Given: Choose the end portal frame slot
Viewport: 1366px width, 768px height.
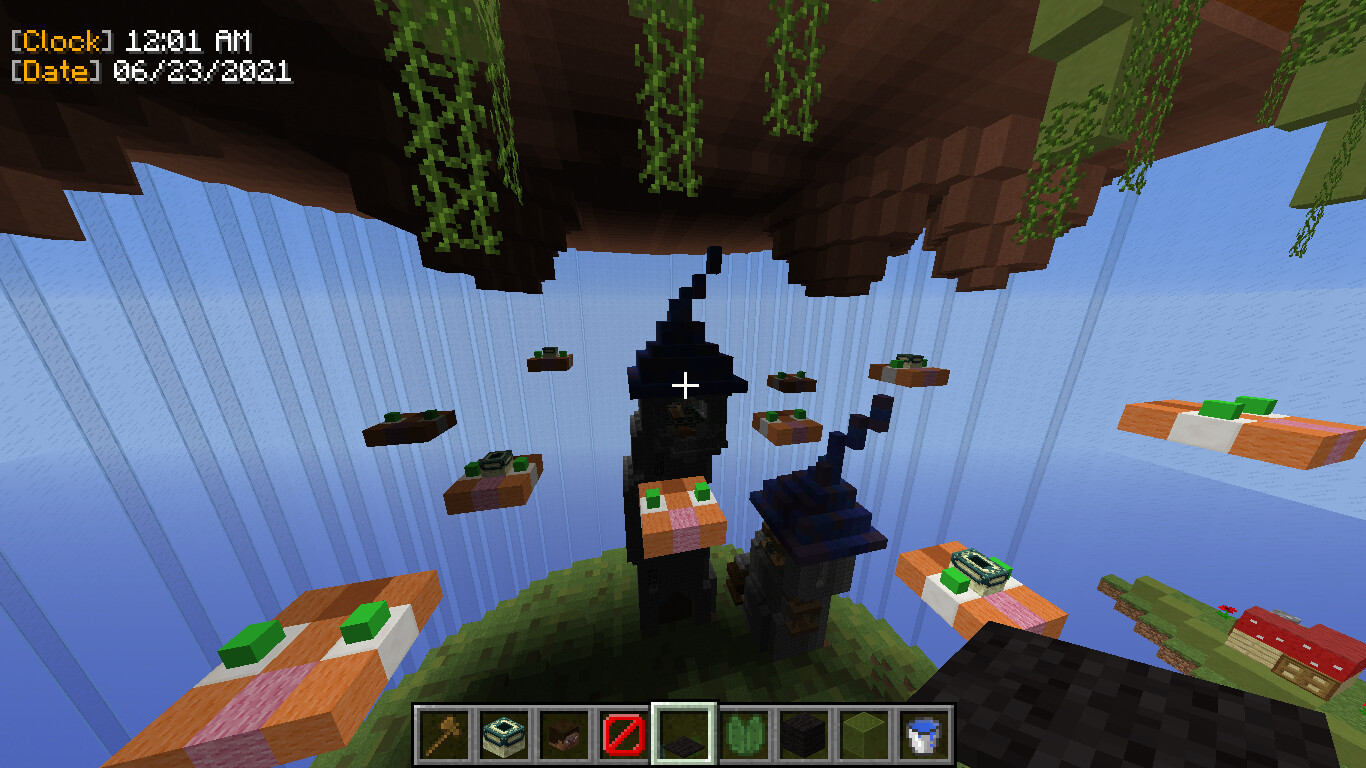Looking at the screenshot, I should [x=503, y=734].
